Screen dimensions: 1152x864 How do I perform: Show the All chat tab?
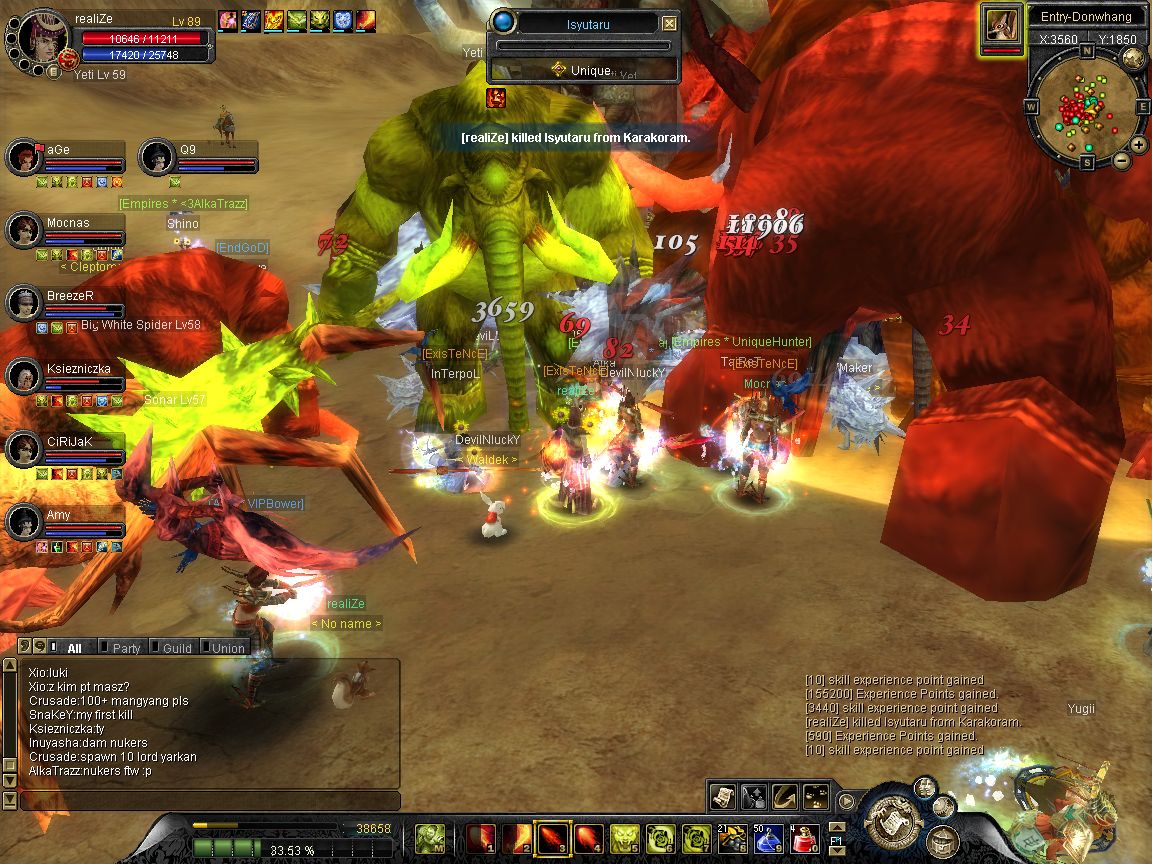(x=74, y=648)
